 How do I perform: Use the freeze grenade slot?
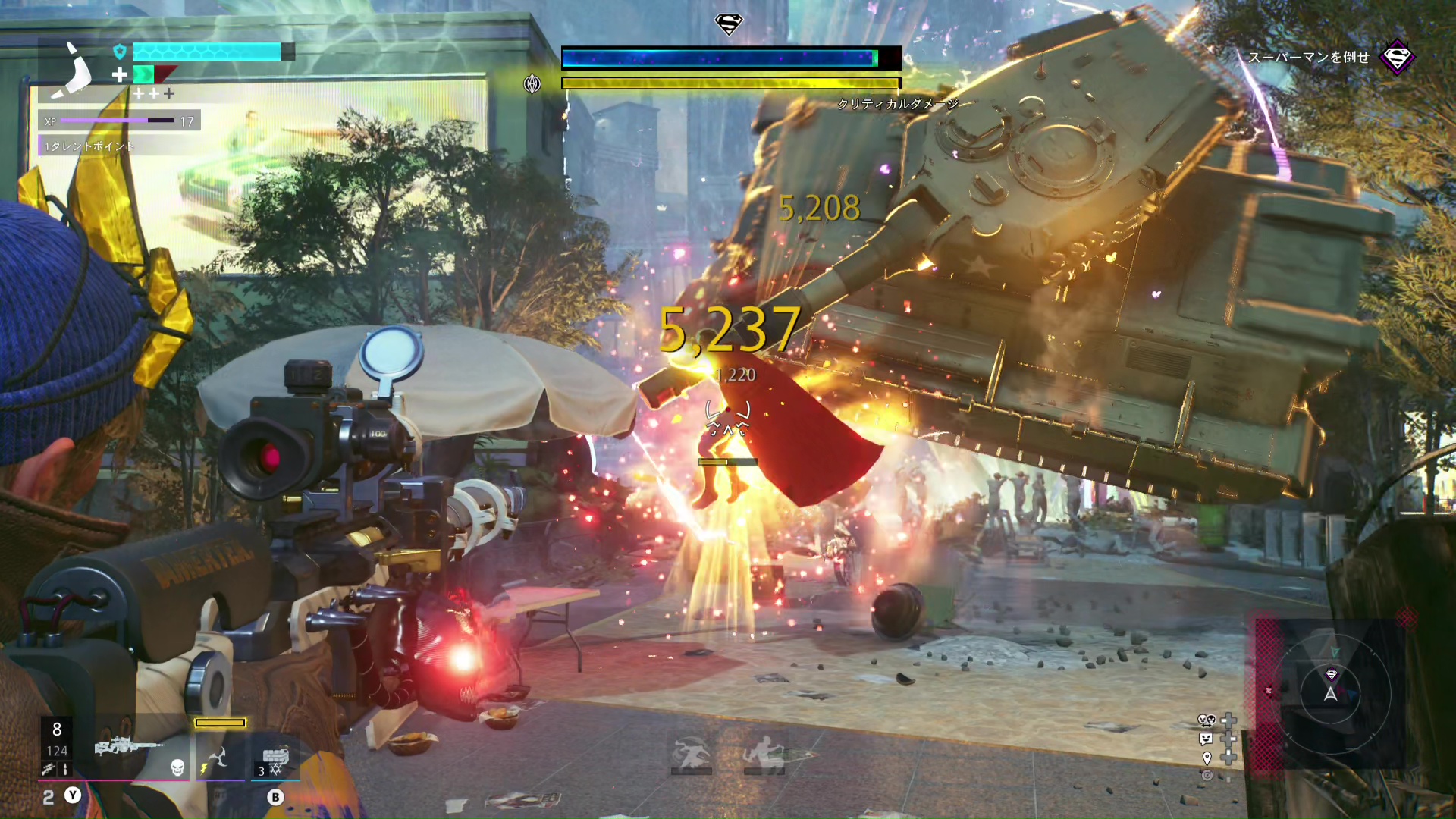pos(275,758)
